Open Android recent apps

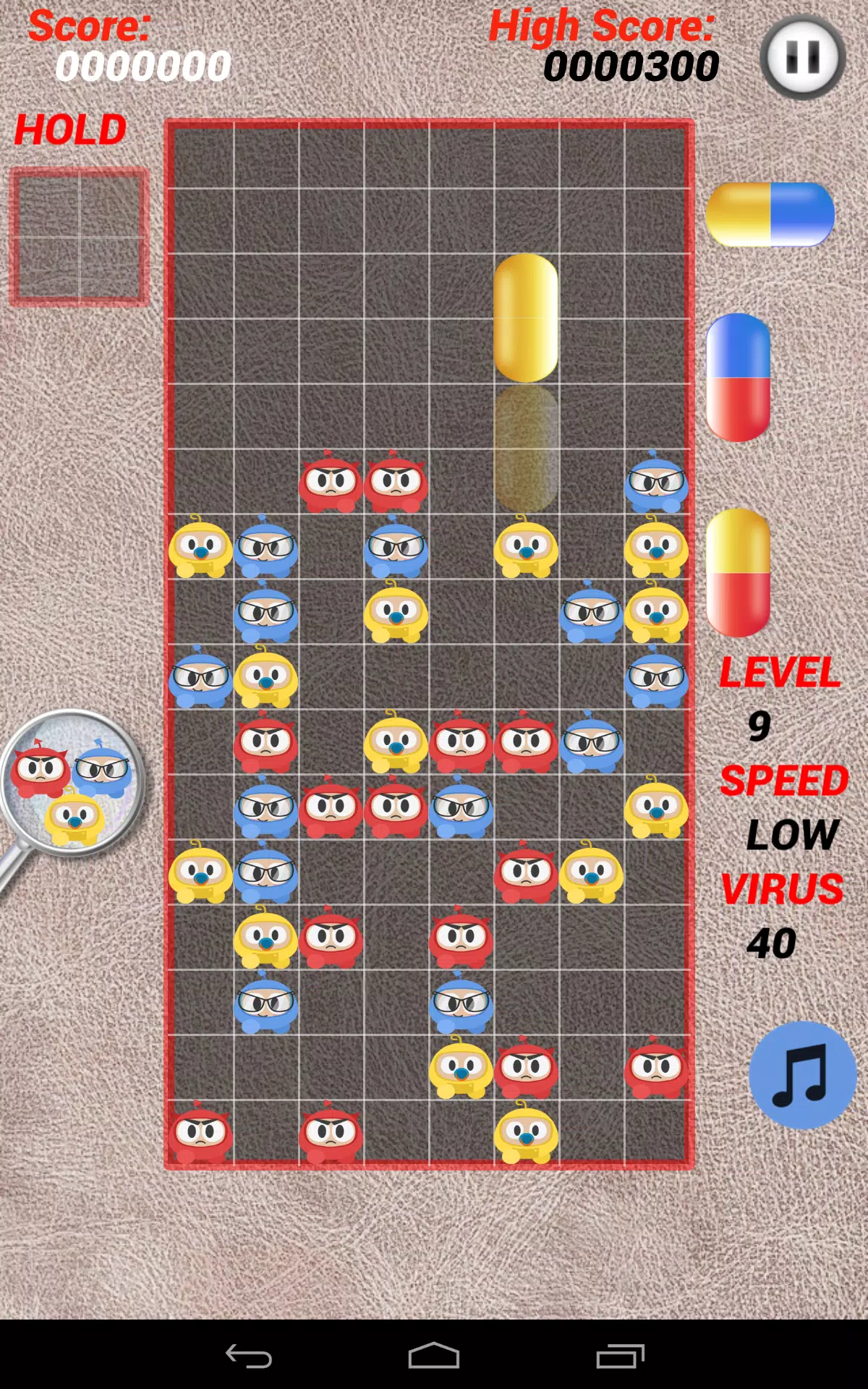point(620,1356)
